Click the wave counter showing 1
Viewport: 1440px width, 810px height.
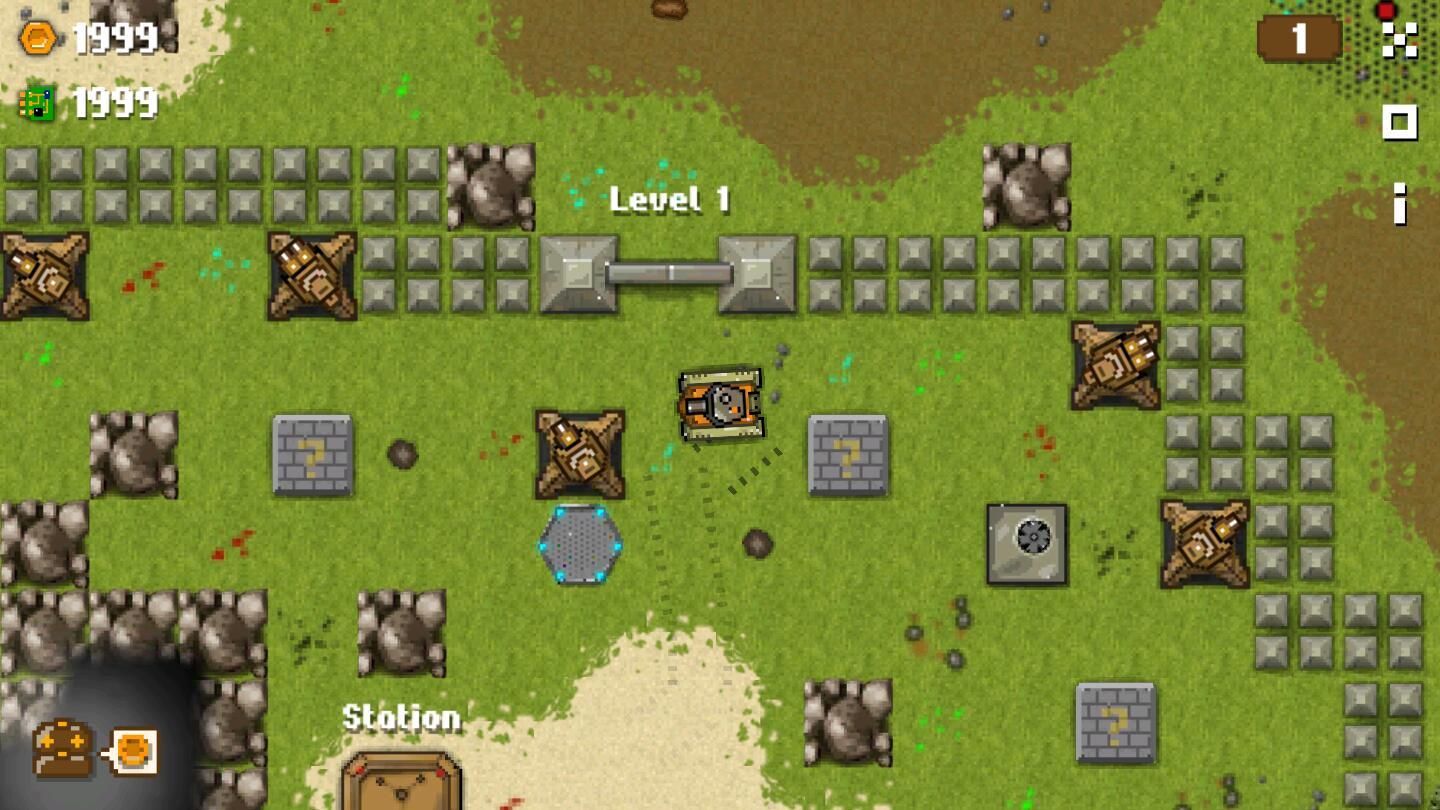(1299, 39)
